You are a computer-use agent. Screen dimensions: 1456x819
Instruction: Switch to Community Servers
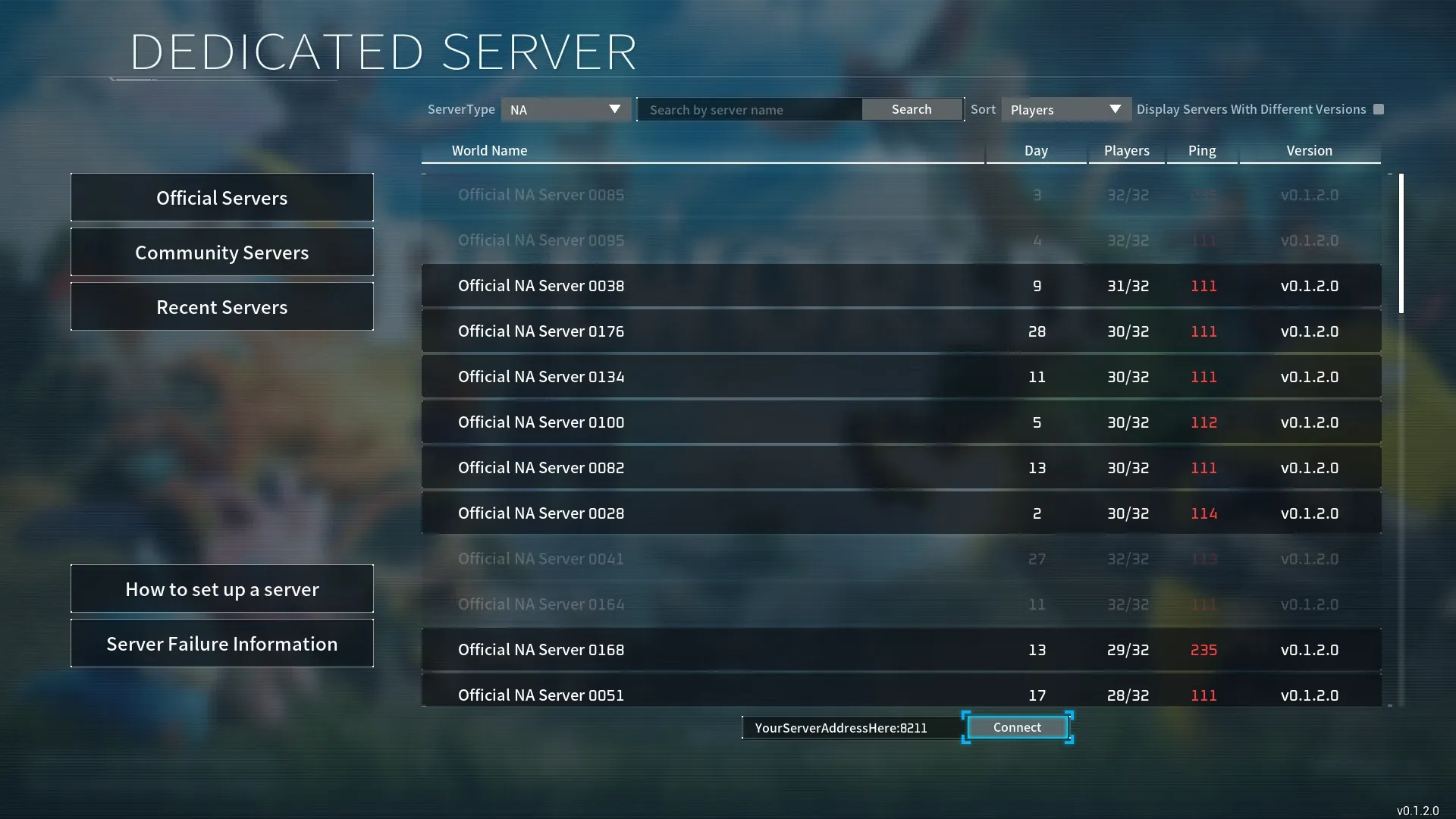[x=221, y=252]
